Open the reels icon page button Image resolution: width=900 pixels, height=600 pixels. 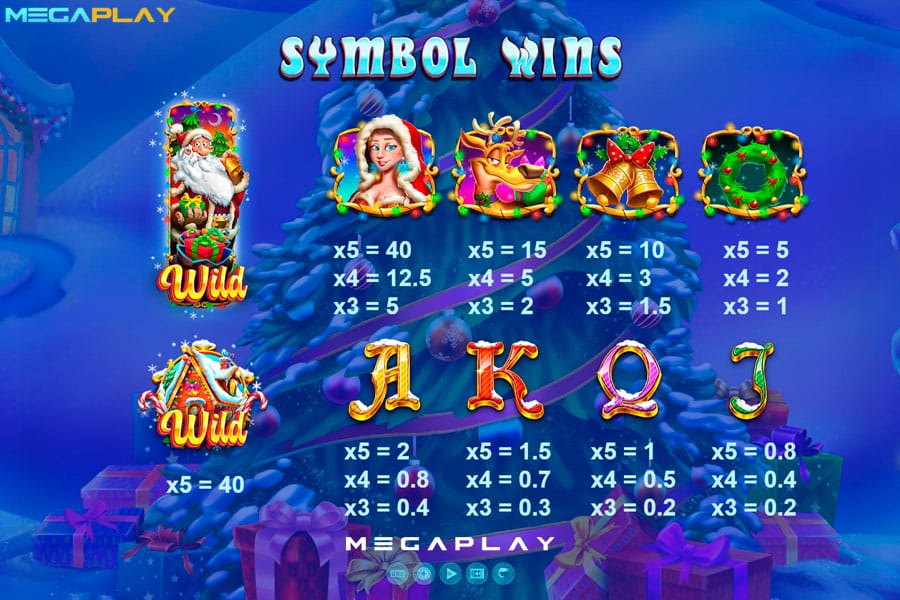click(398, 573)
